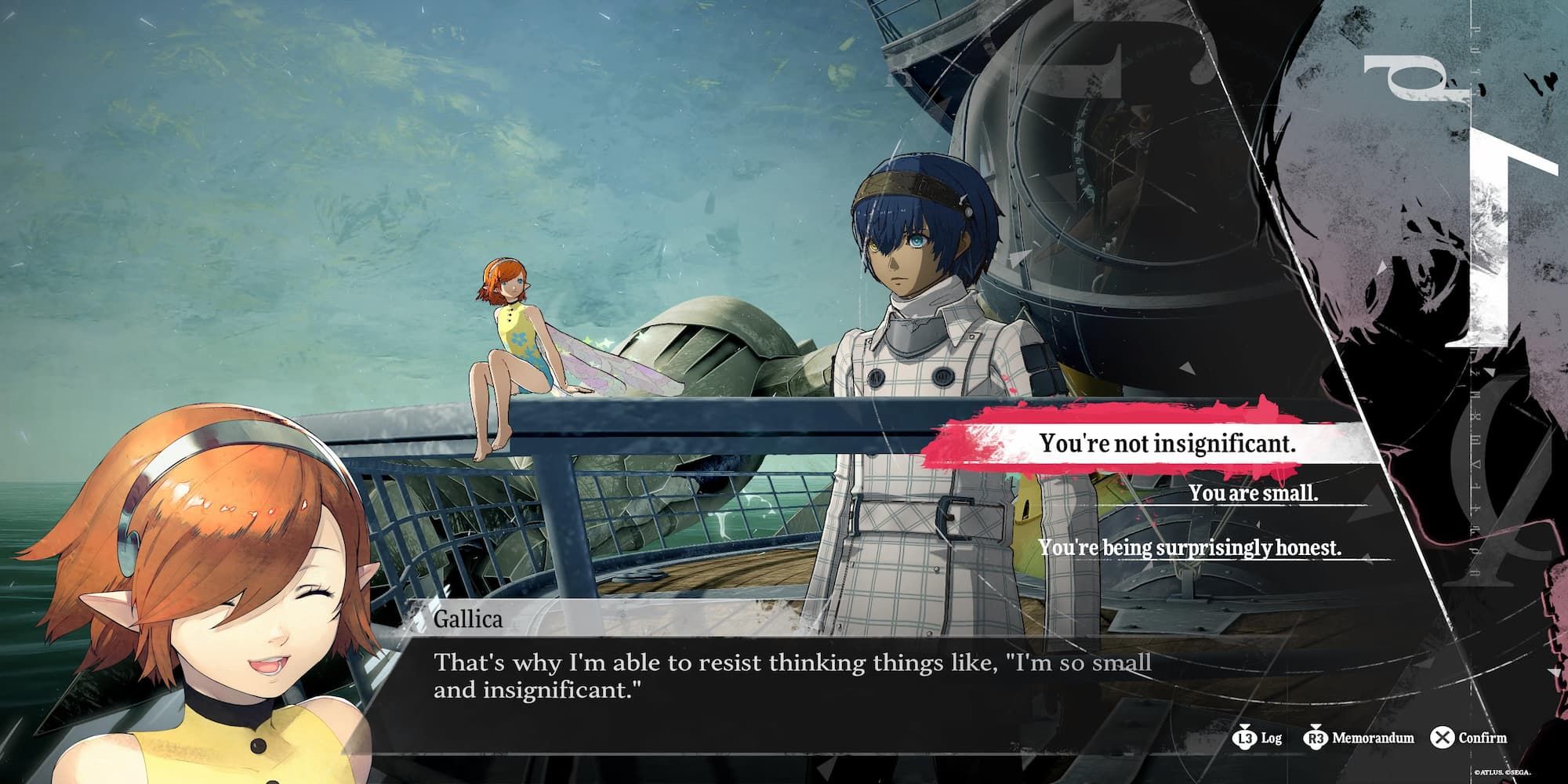Choose the reply "You're not insignificant."
Screen dimensions: 1568x784
pos(1167,444)
